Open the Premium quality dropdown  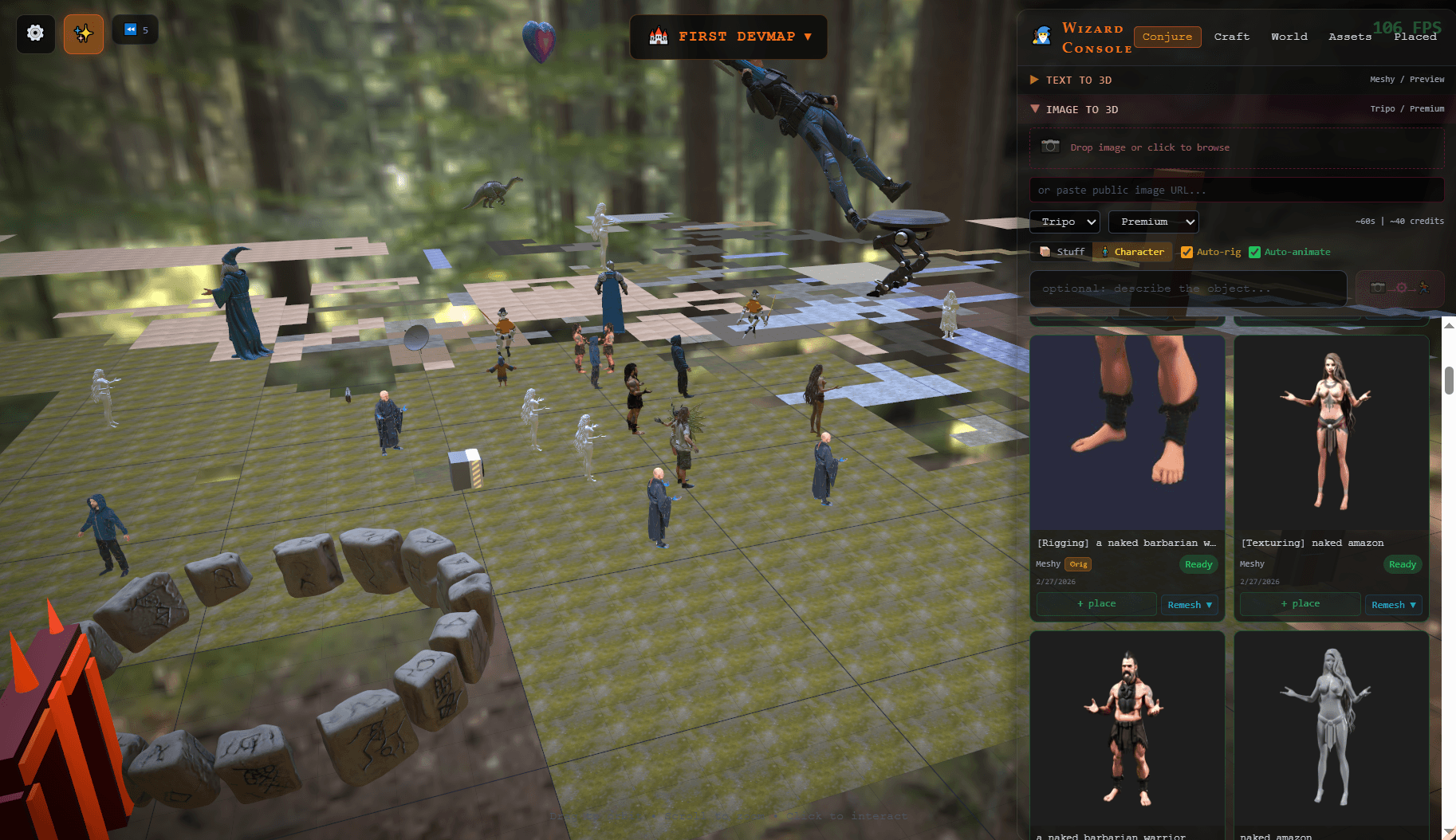coord(1153,222)
